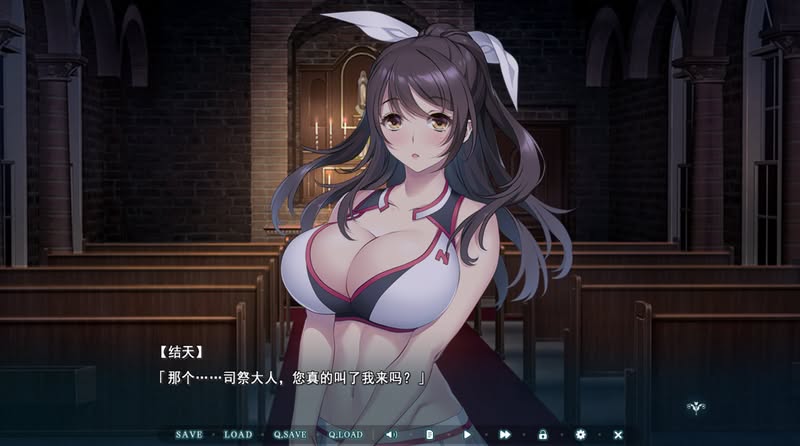Image resolution: width=800 pixels, height=446 pixels.
Task: Quick load with Q.LOAD
Action: 345,435
